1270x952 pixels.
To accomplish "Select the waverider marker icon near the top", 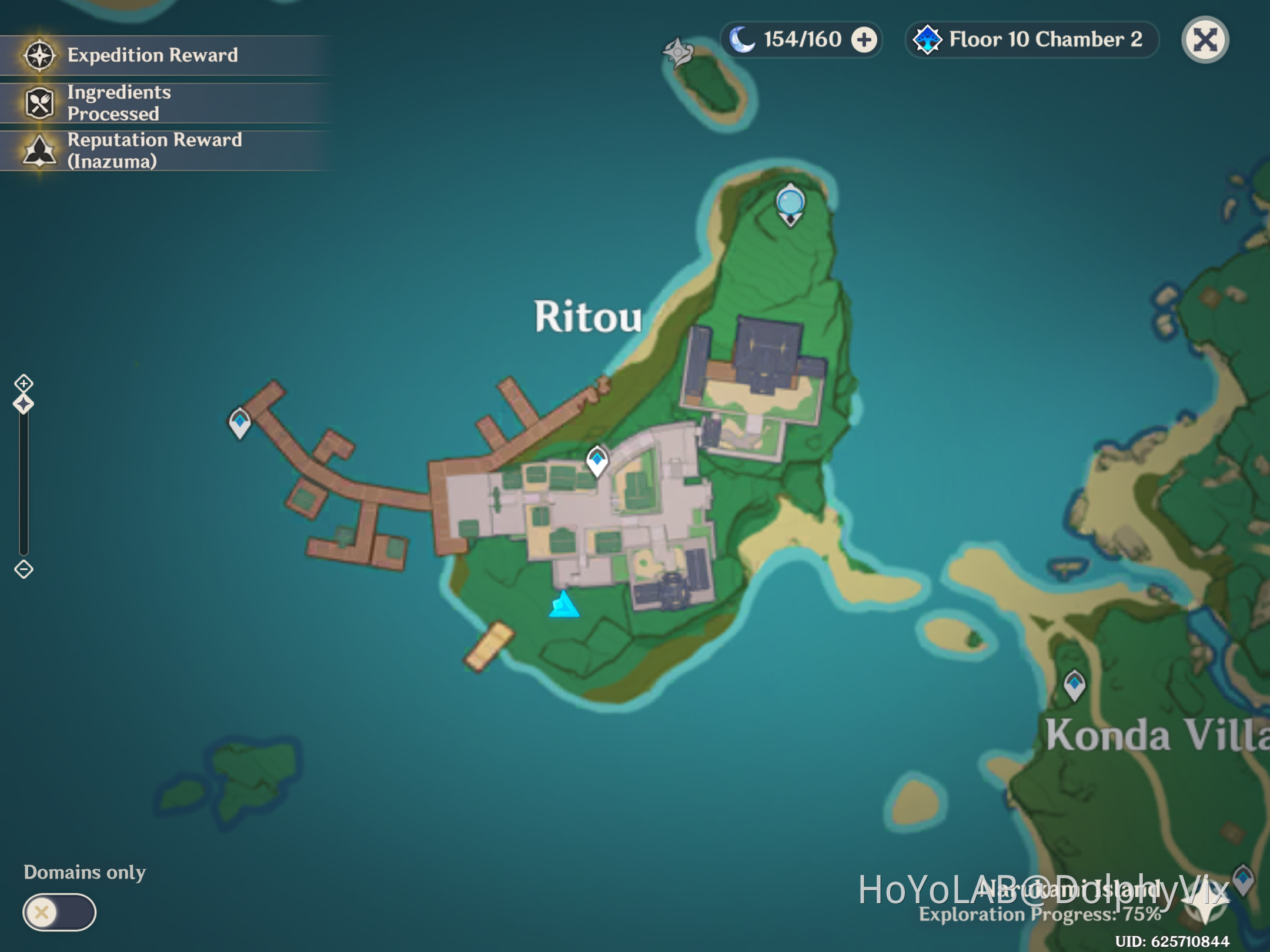I will 677,52.
